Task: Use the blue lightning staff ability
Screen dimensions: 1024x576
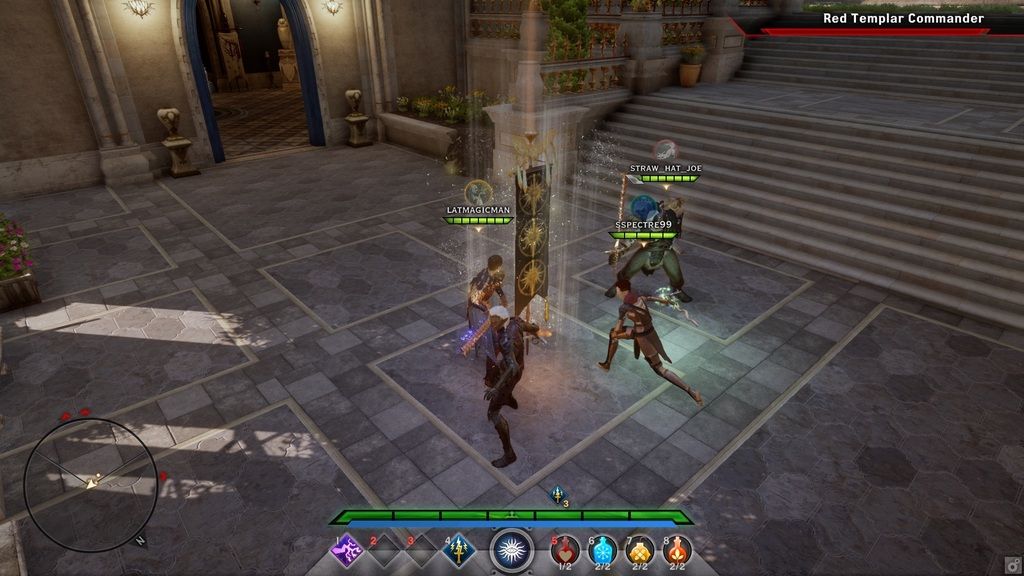Action: (459, 550)
